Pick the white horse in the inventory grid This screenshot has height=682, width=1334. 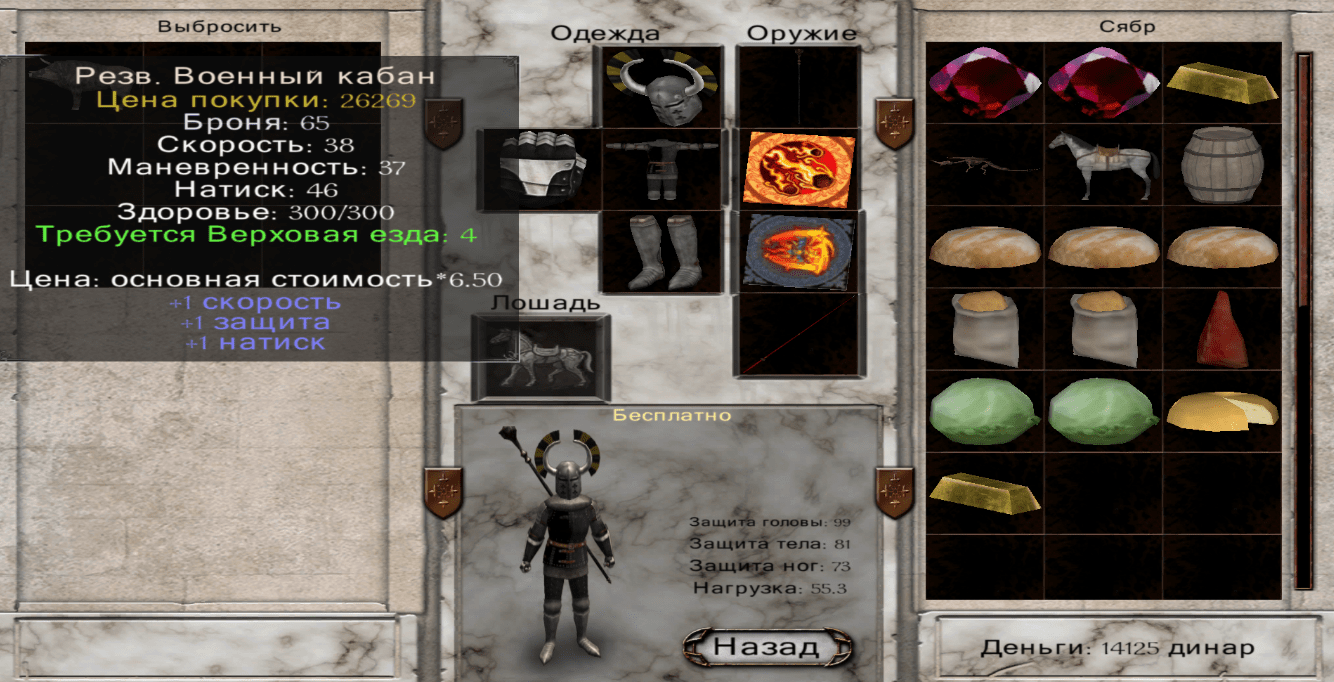coord(1103,165)
